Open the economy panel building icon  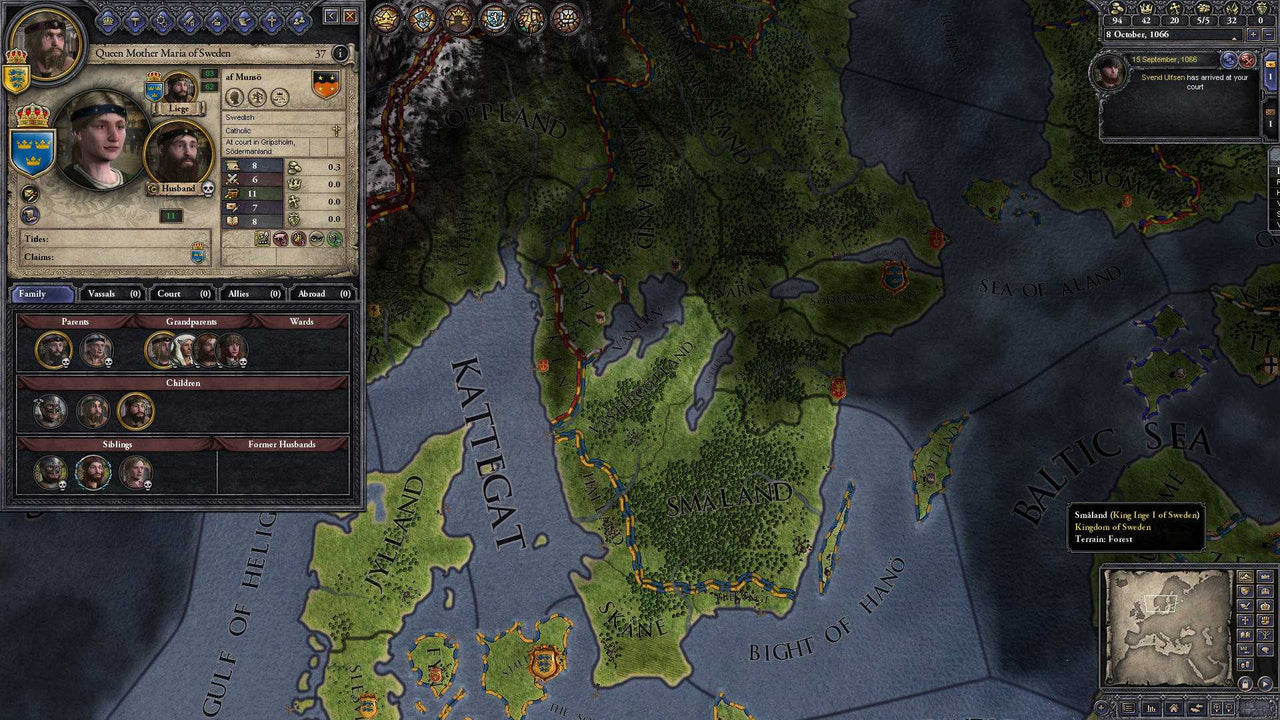click(216, 20)
